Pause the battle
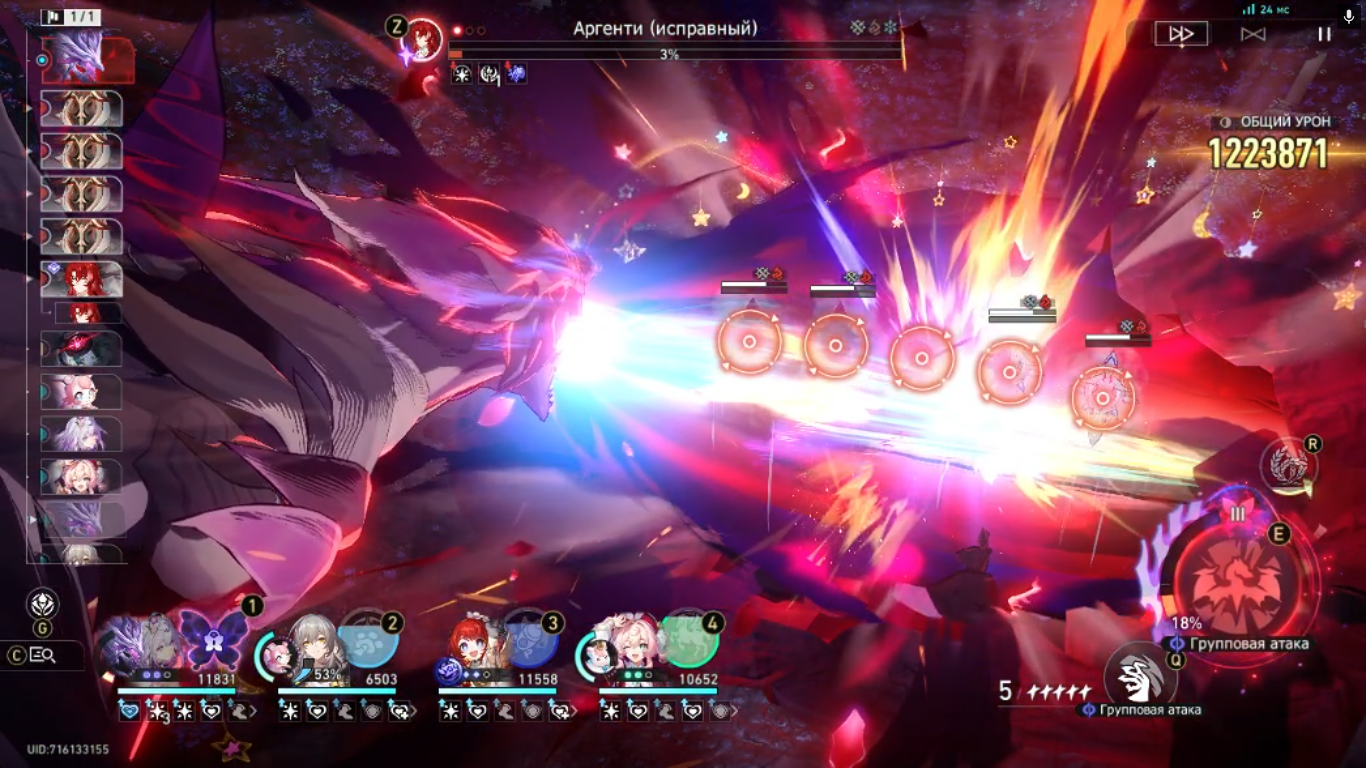This screenshot has width=1366, height=768. coord(1324,34)
